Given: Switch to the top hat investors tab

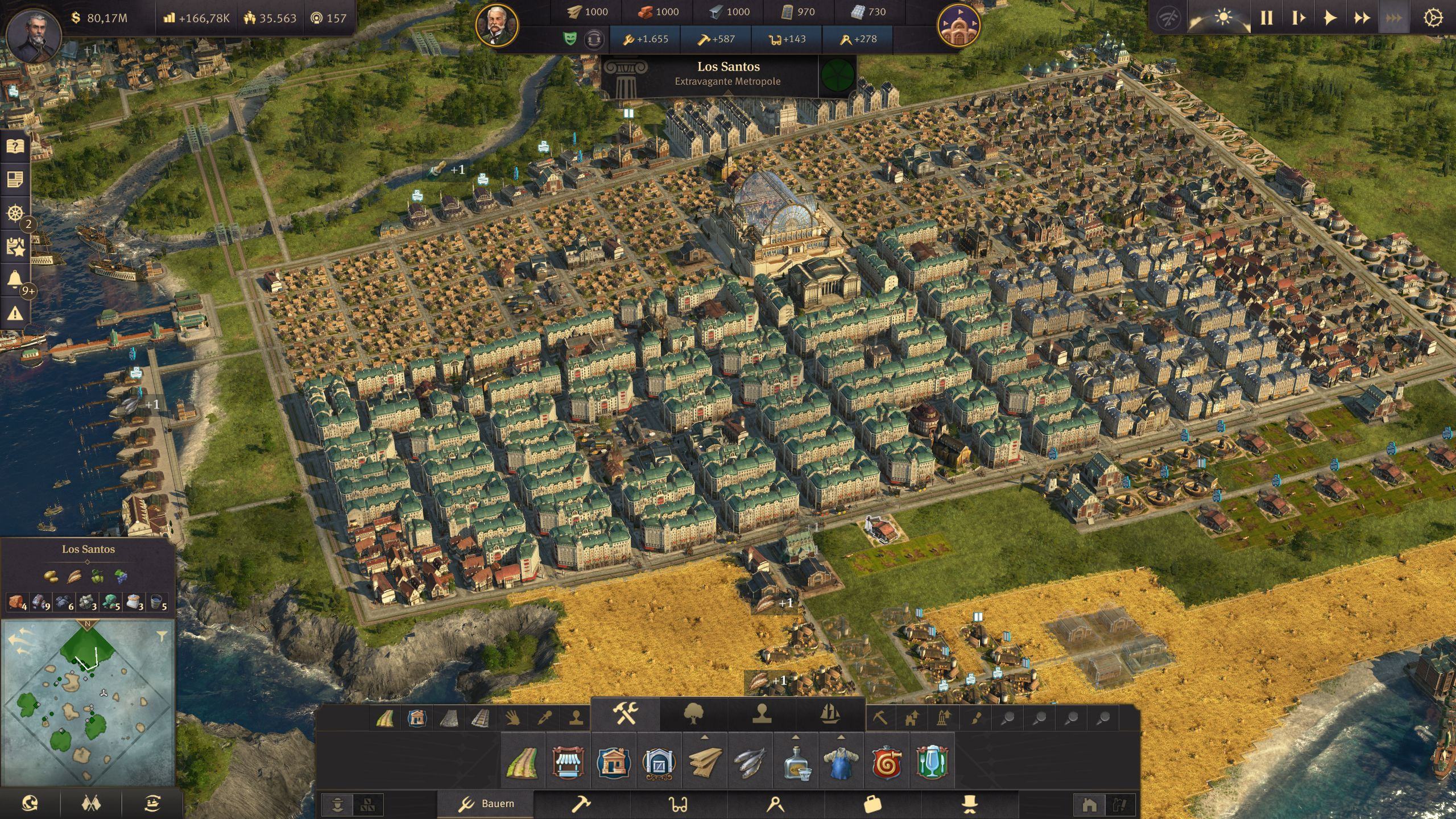Looking at the screenshot, I should click(x=969, y=804).
